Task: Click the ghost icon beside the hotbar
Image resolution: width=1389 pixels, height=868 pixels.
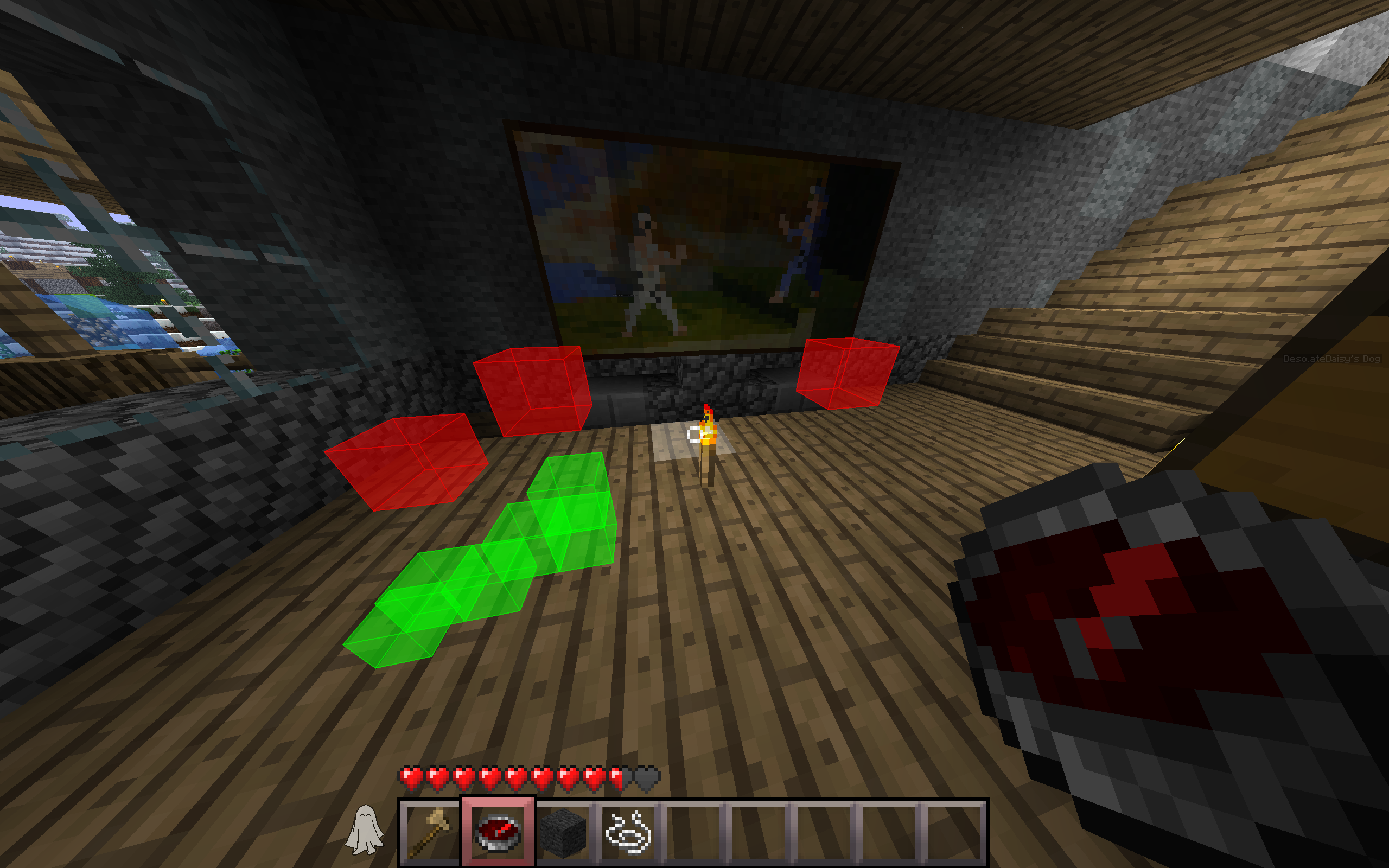Action: point(364,829)
